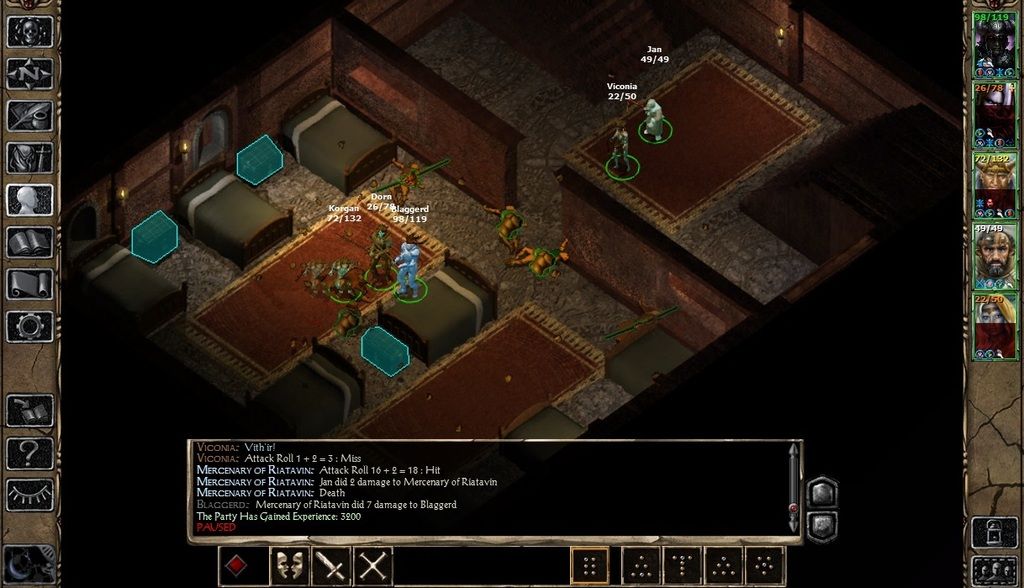Click the question mark help button
Image resolution: width=1024 pixels, height=588 pixels.
pyautogui.click(x=30, y=451)
